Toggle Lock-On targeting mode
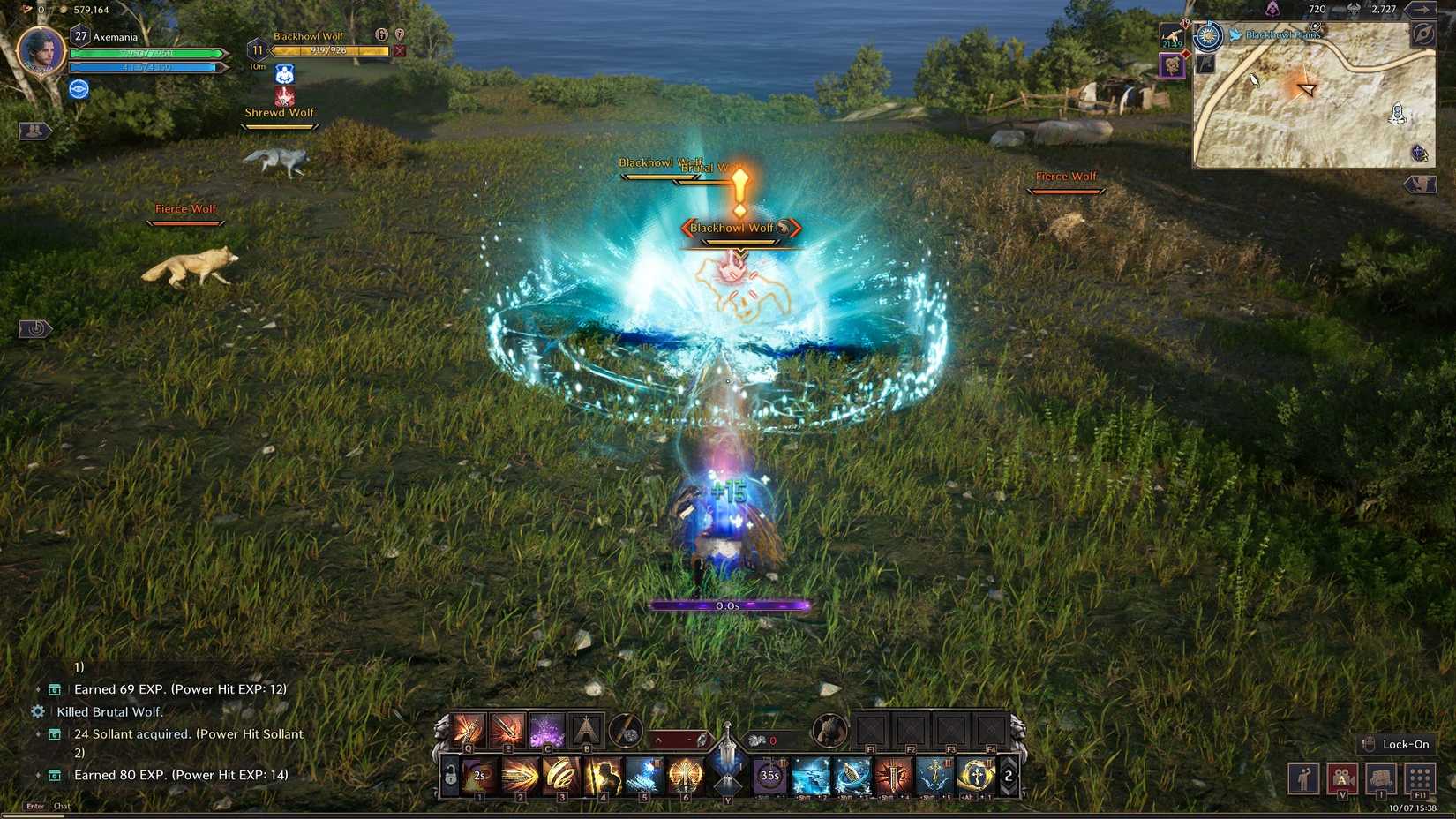 1395,744
